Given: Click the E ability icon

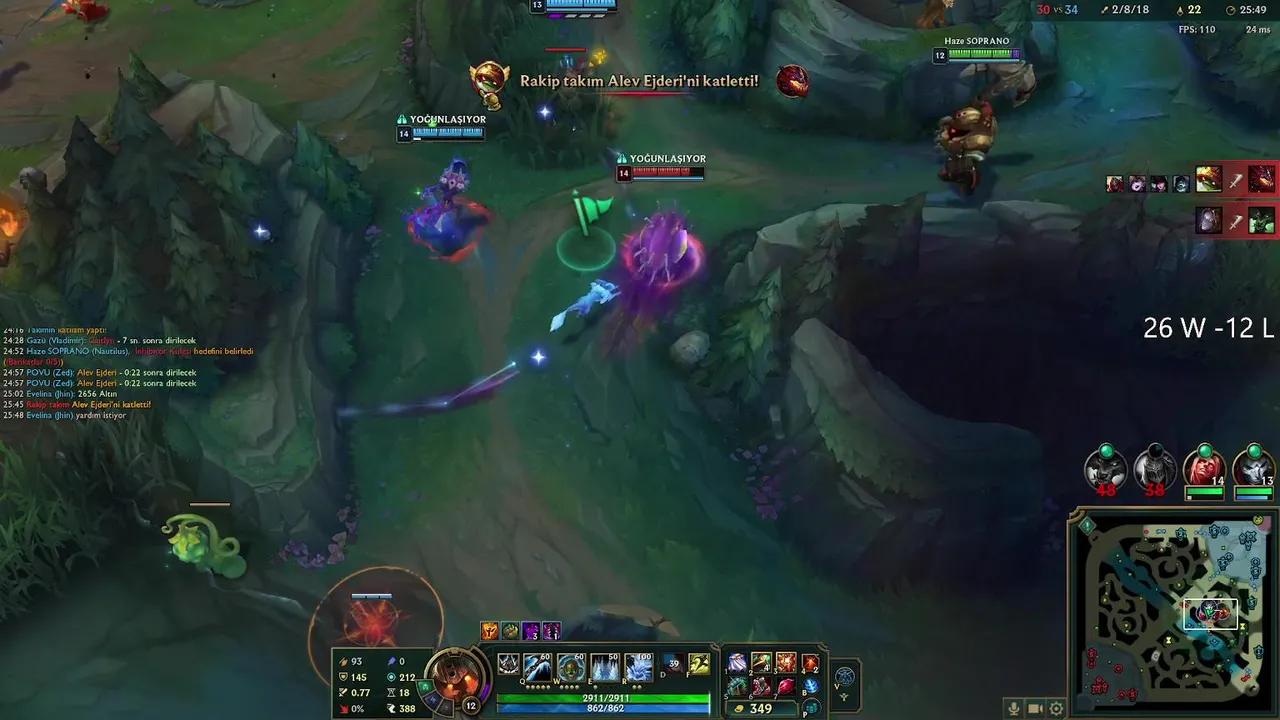Looking at the screenshot, I should point(603,666).
